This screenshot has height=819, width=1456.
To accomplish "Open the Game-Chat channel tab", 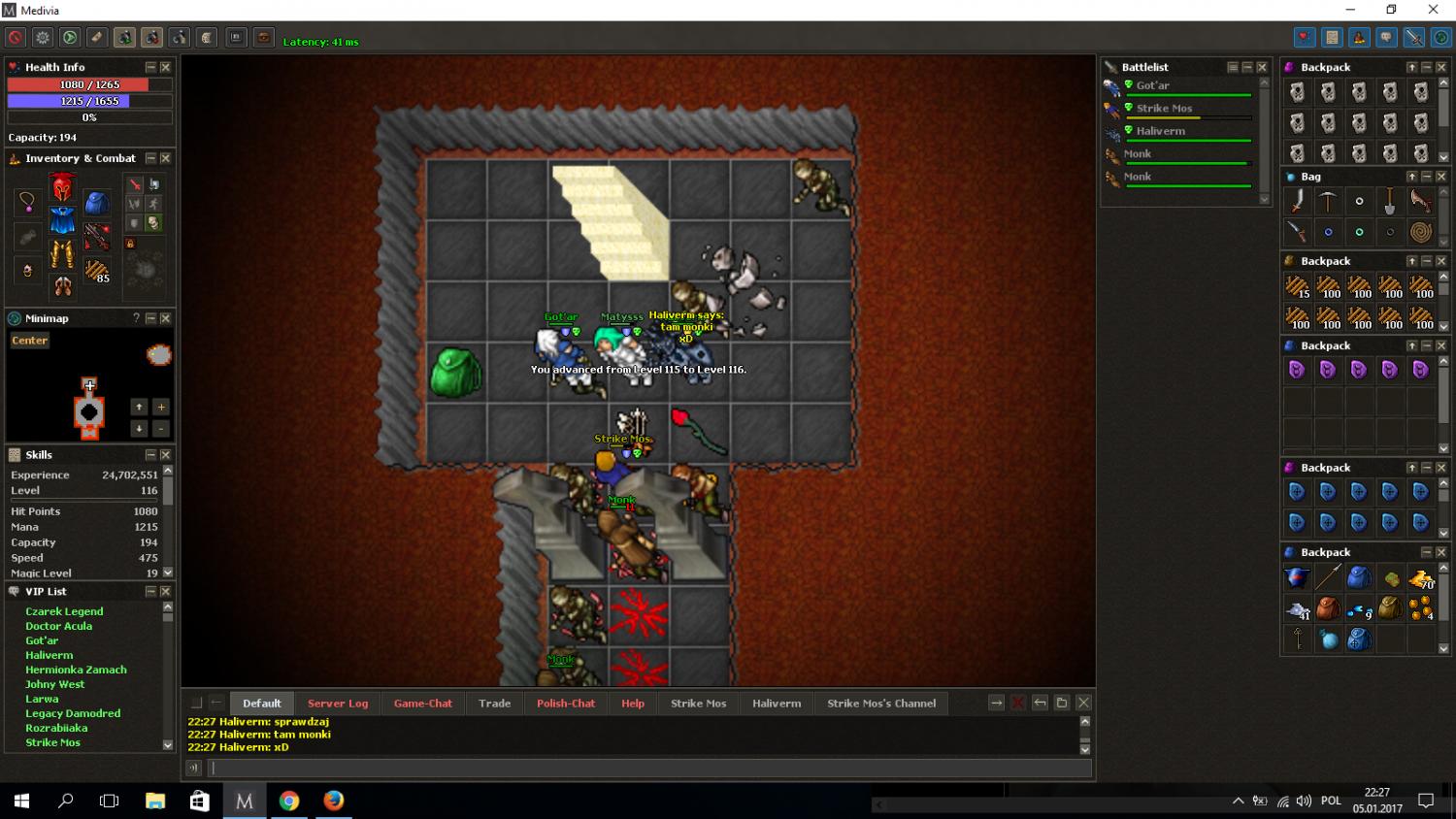I will coord(423,704).
